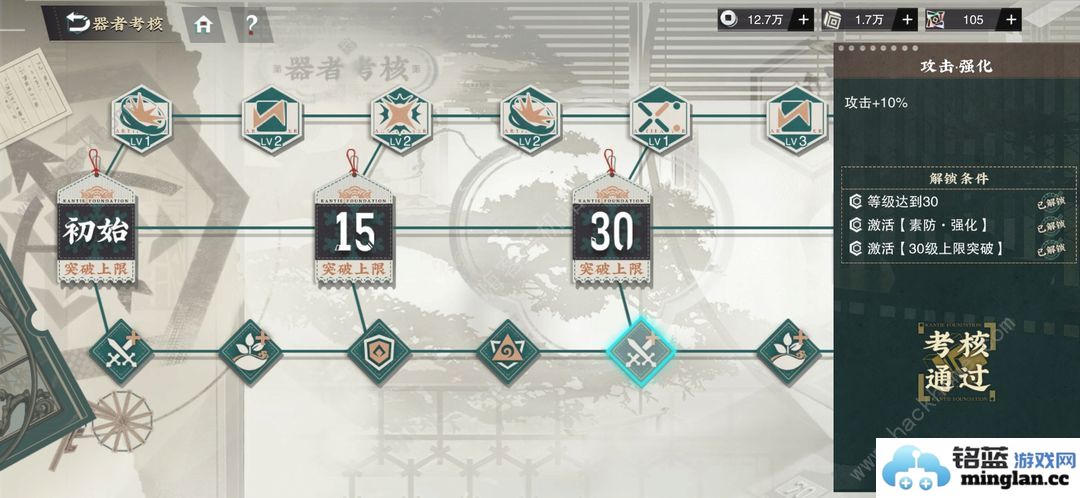Select the LV1 orange splash hexagon node
The height and width of the screenshot is (498, 1080).
pos(139,119)
